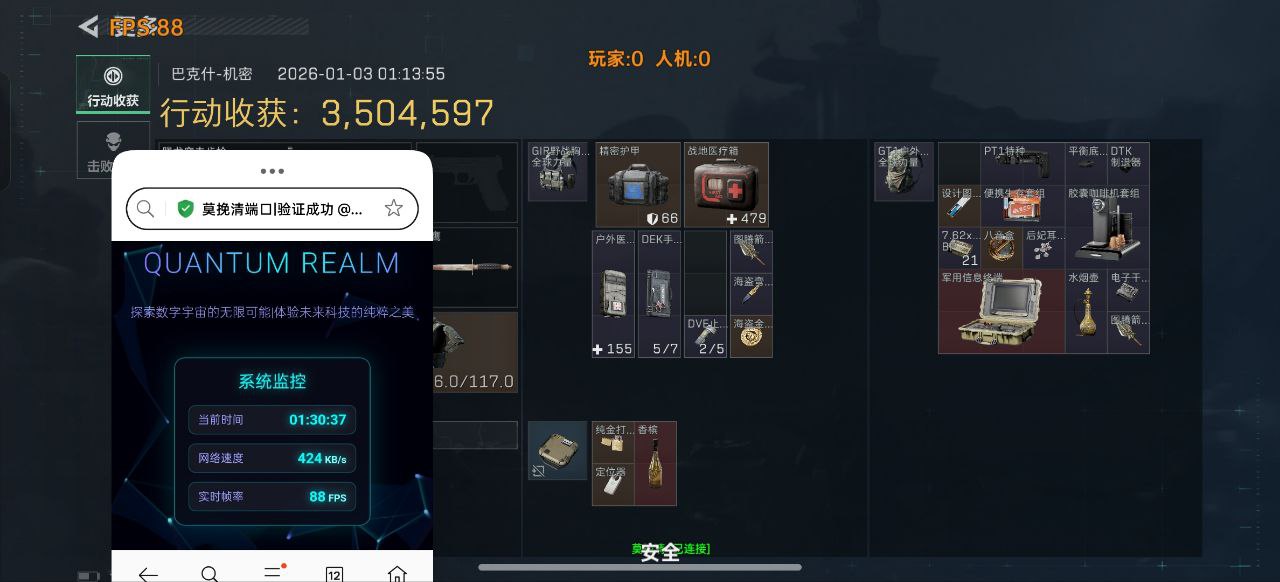This screenshot has height=582, width=1280.
Task: Select the 八音盒 music box item
Action: [1001, 249]
